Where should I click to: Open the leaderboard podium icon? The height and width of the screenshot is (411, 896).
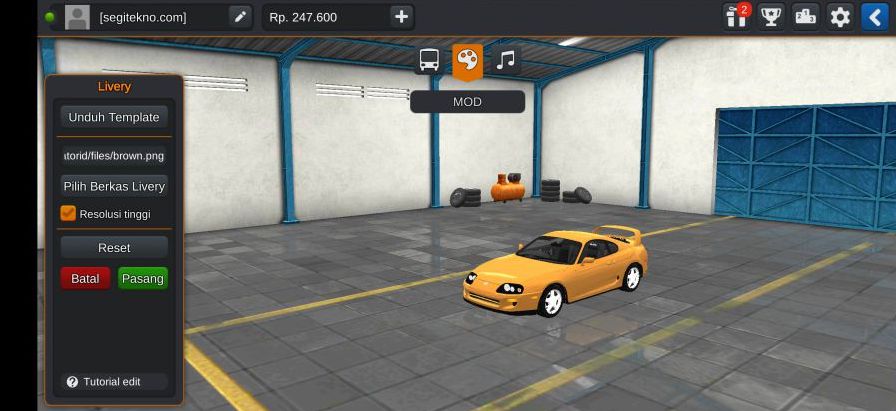pyautogui.click(x=805, y=17)
